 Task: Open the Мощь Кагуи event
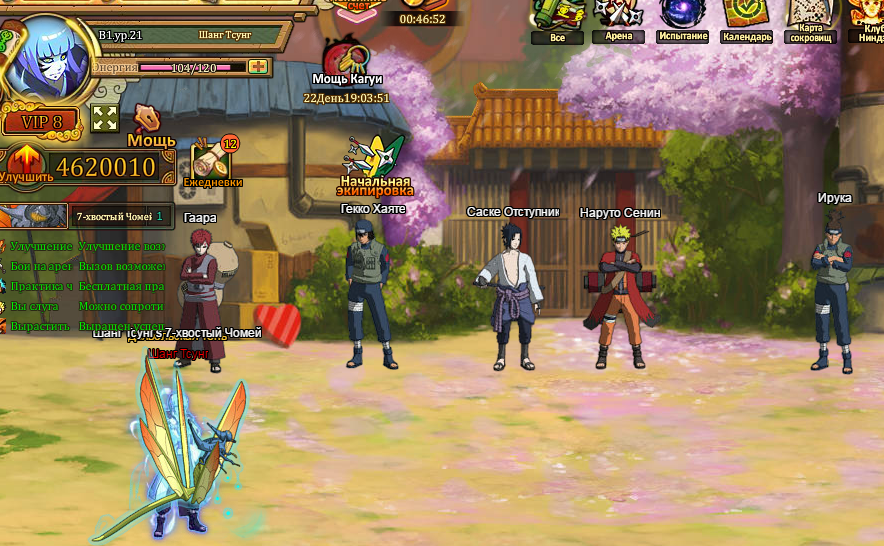point(347,60)
